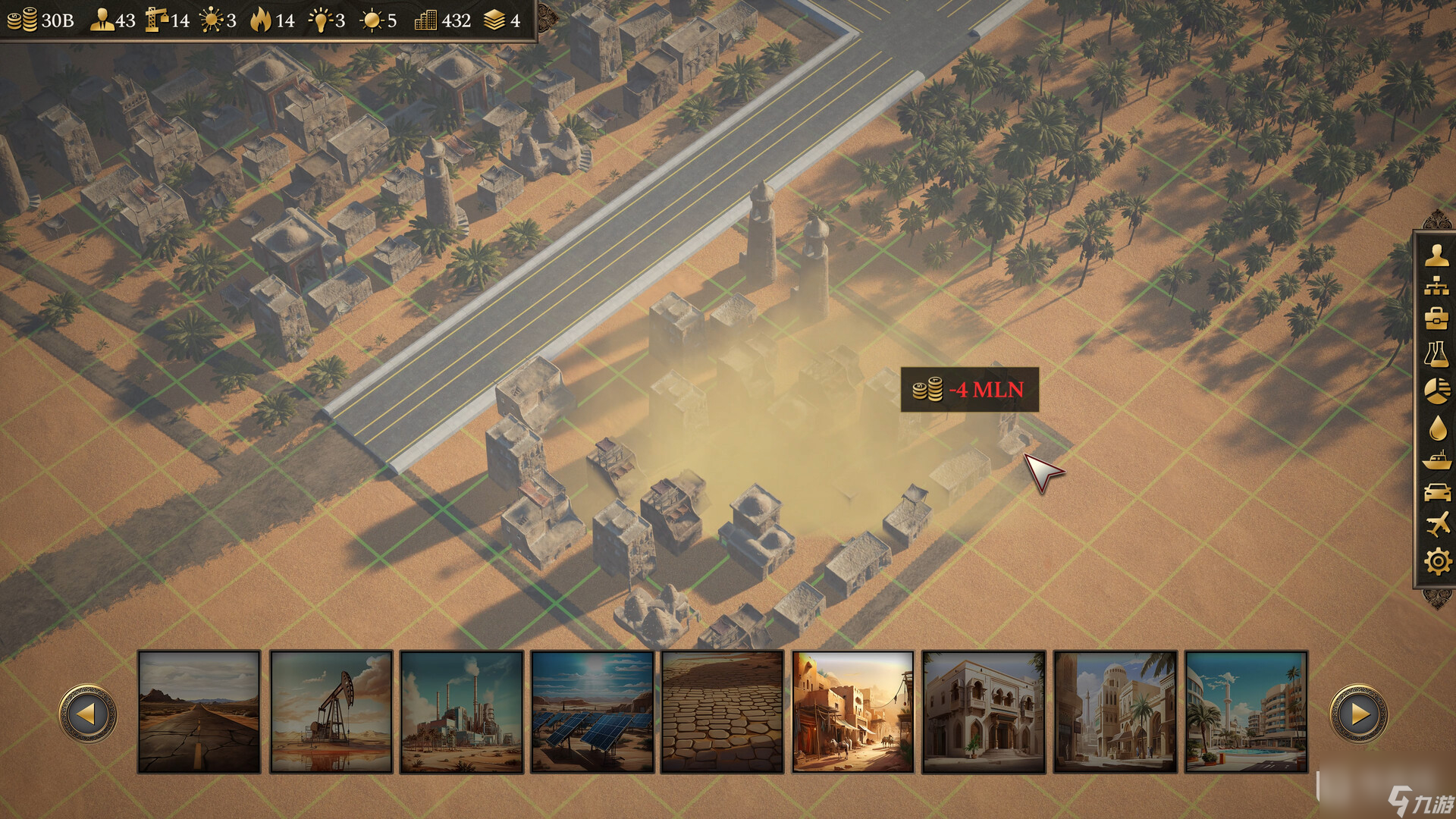Select the desert road build thumbnail
1456x819 pixels.
pos(199,711)
